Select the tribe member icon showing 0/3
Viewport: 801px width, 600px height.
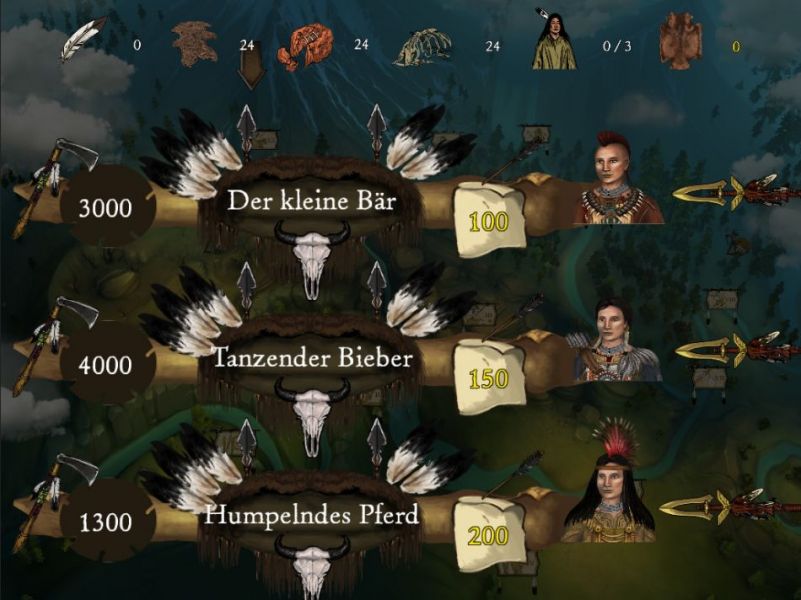tap(554, 41)
